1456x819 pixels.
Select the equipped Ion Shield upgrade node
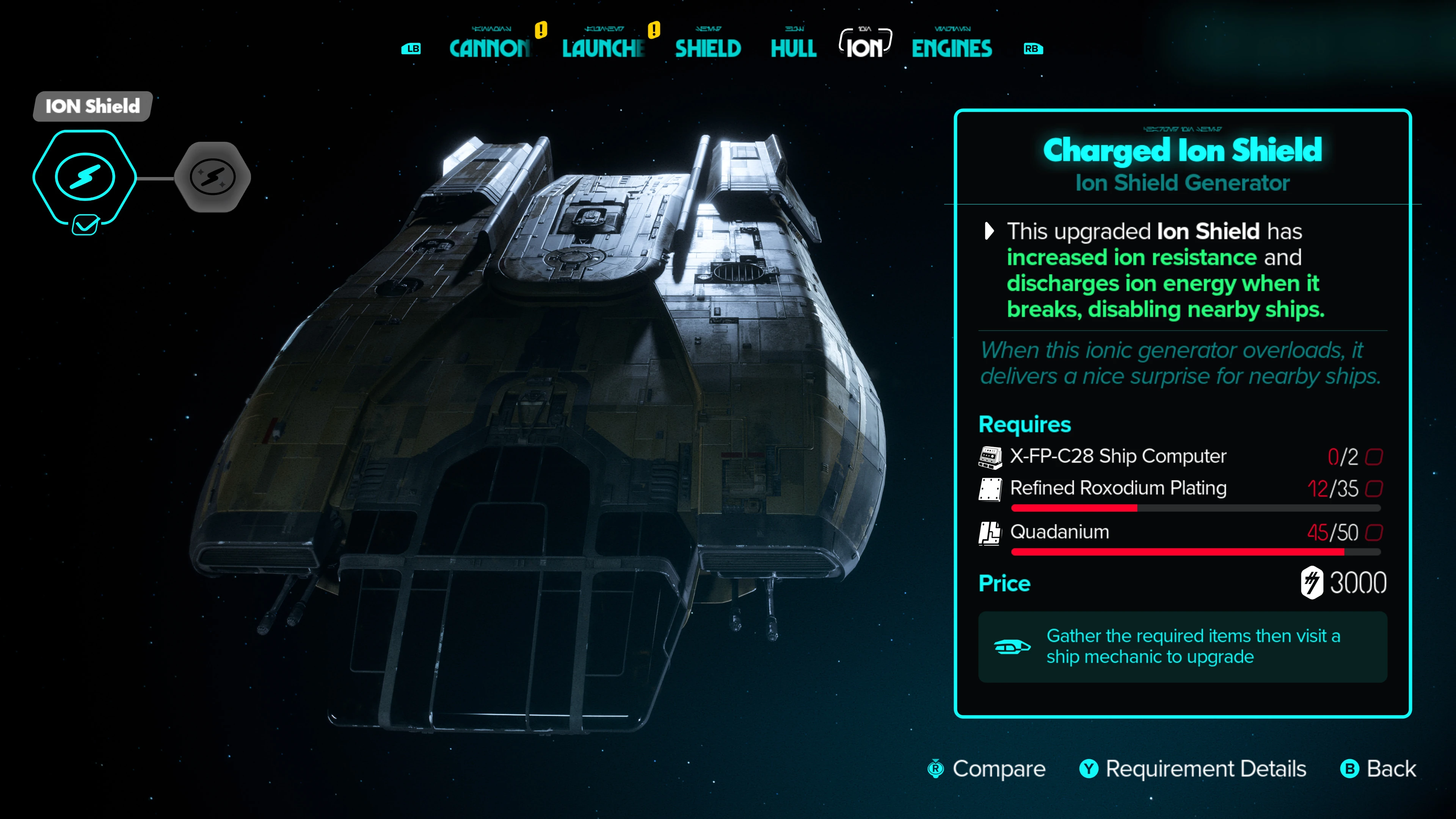click(x=85, y=177)
